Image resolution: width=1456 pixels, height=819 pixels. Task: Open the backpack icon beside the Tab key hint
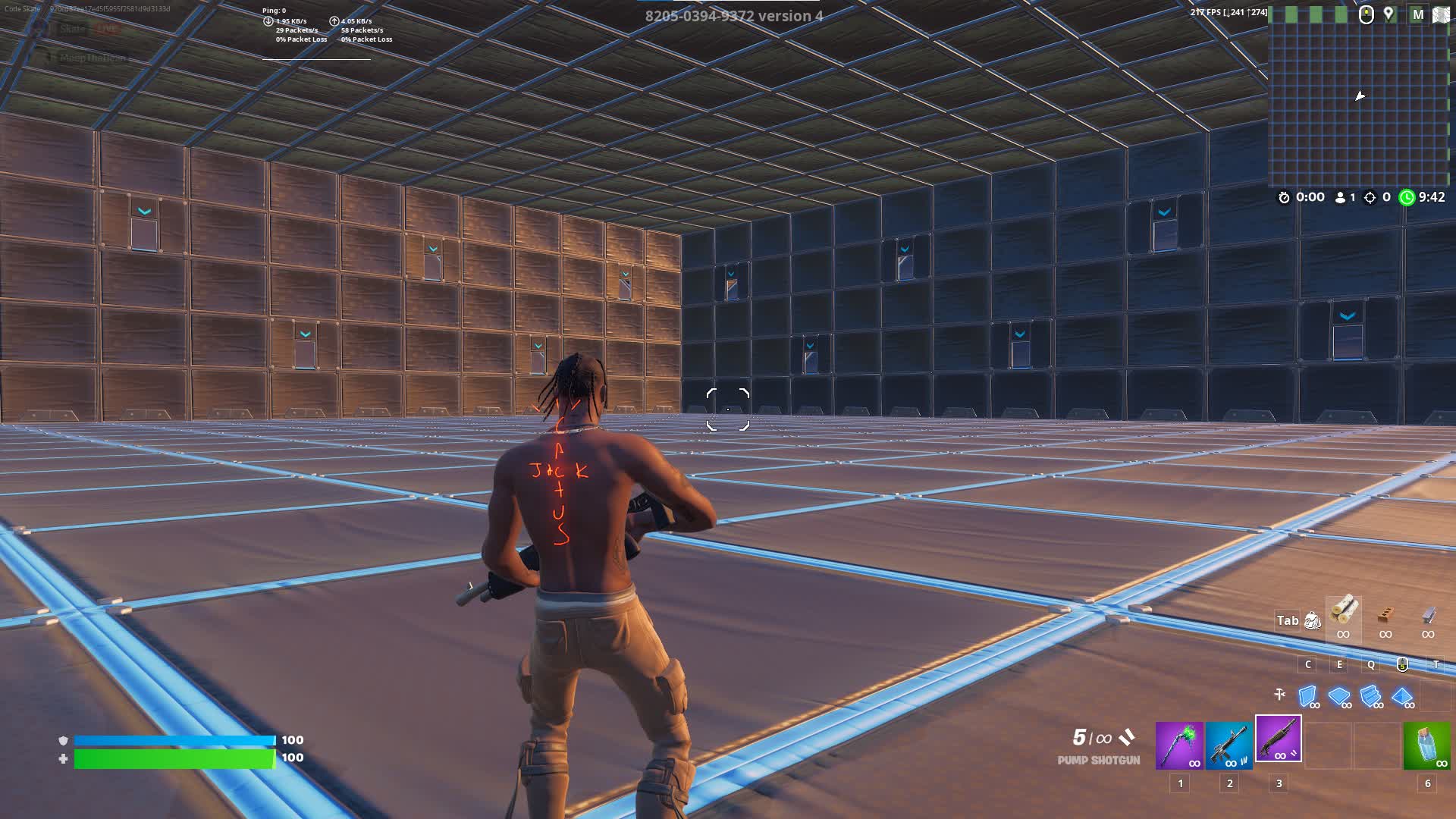[x=1313, y=621]
